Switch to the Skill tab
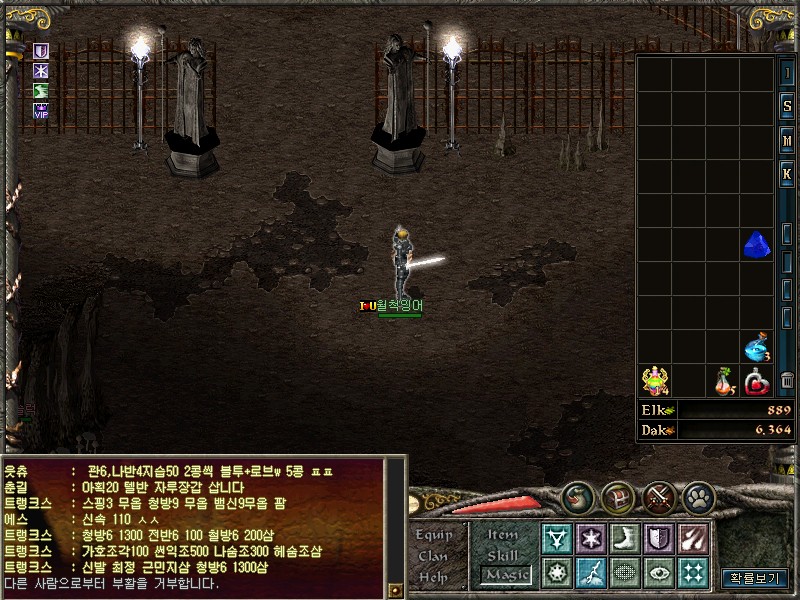Viewport: 800px width, 600px height. coord(503,555)
